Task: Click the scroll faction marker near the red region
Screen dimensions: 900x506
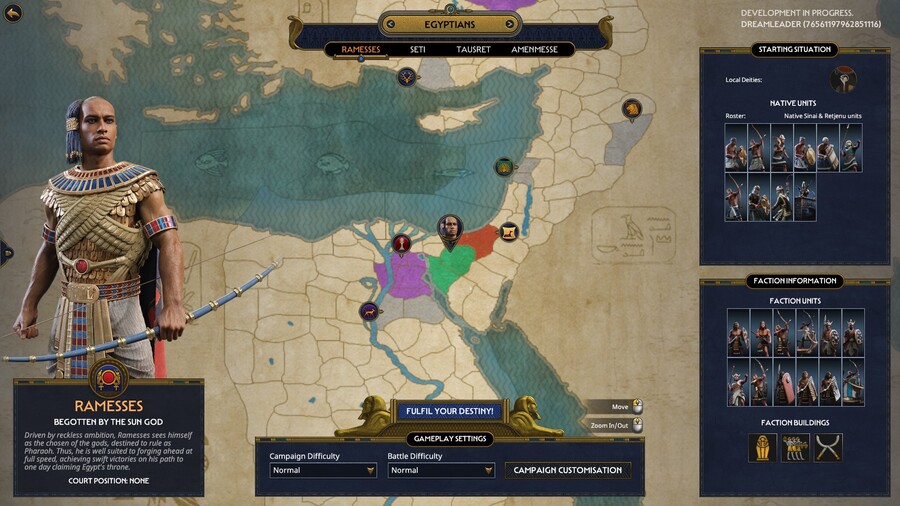Action: pos(509,232)
